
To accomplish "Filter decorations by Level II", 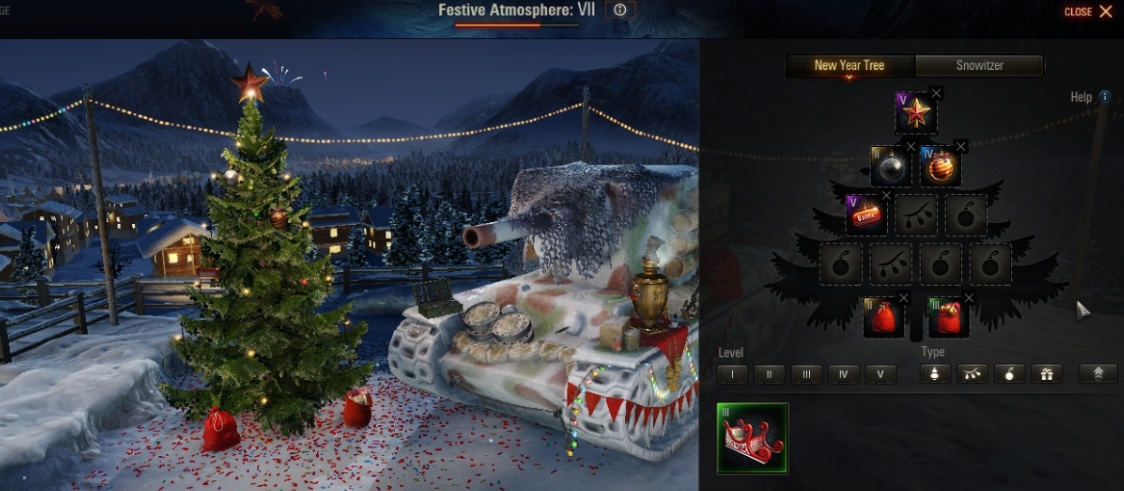I will tap(769, 375).
